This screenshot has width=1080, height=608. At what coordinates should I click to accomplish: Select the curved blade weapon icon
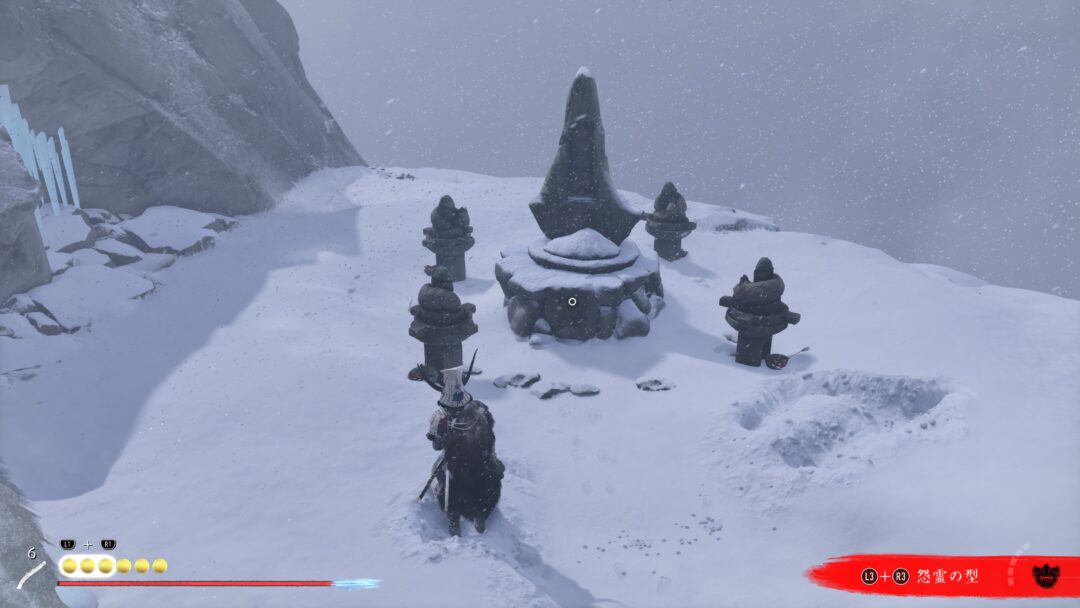click(x=32, y=576)
